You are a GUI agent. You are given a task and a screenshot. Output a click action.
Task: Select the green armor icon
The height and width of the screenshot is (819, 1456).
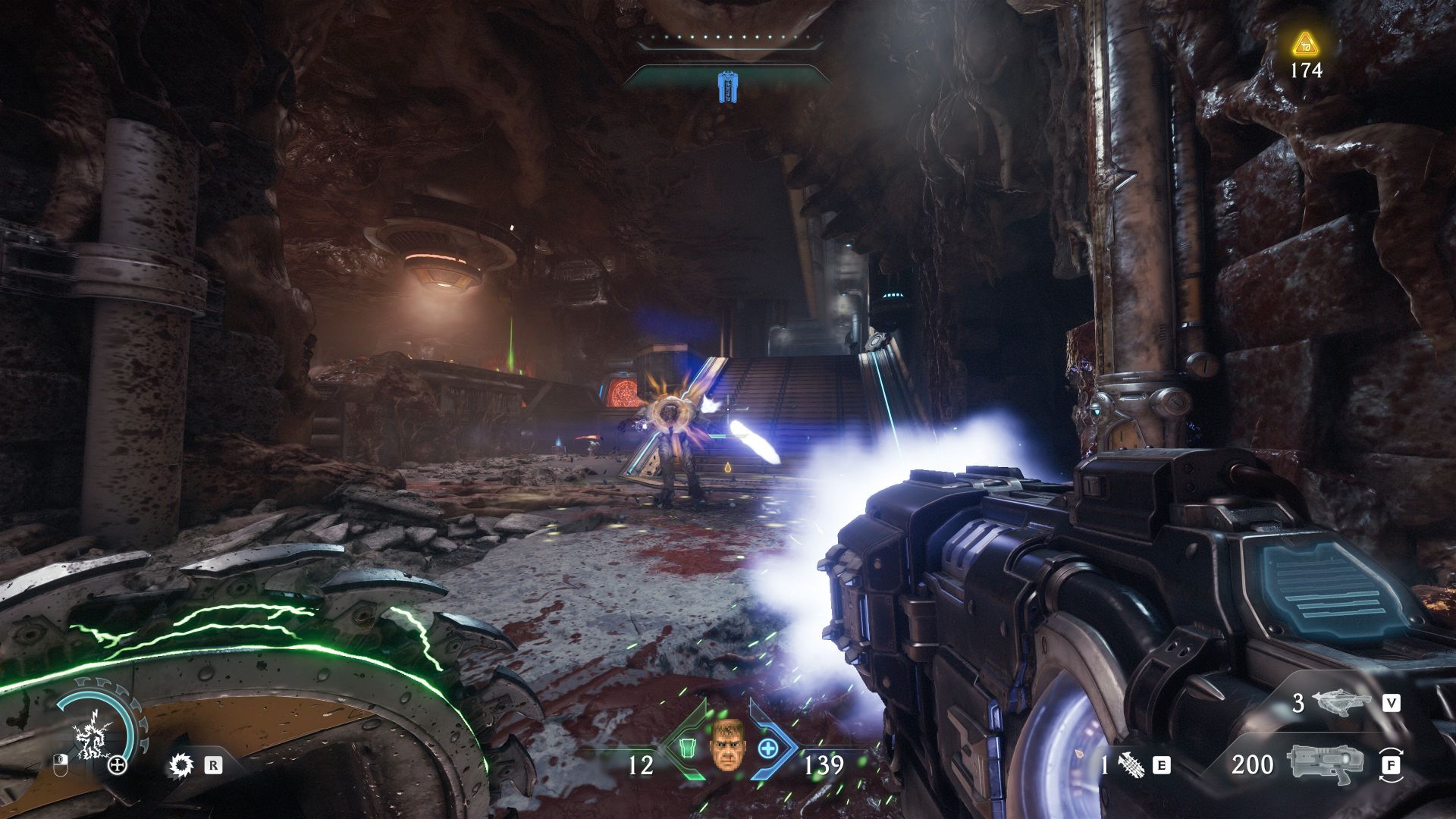coord(686,748)
